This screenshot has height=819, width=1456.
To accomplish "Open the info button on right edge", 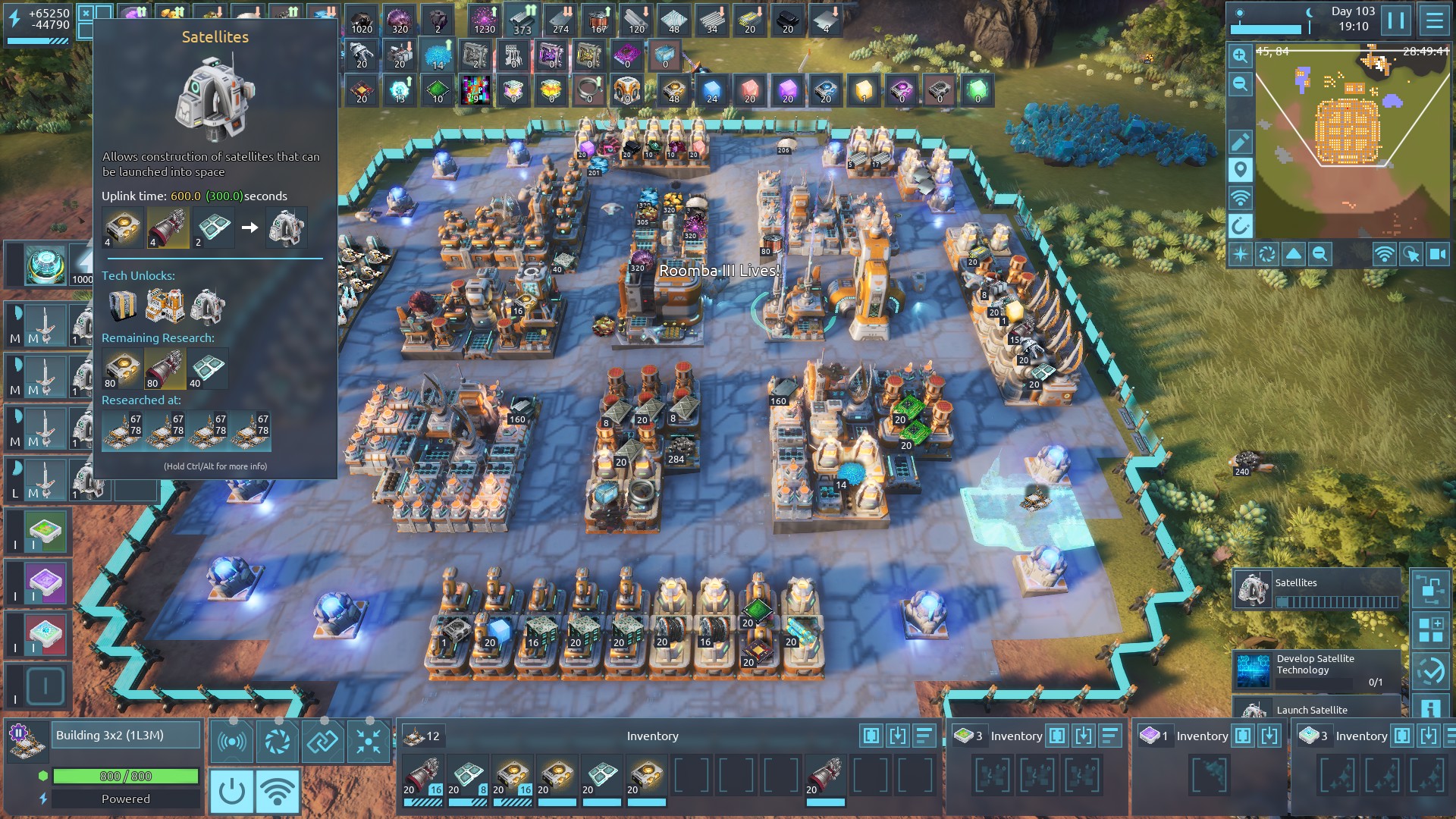I will [1430, 709].
